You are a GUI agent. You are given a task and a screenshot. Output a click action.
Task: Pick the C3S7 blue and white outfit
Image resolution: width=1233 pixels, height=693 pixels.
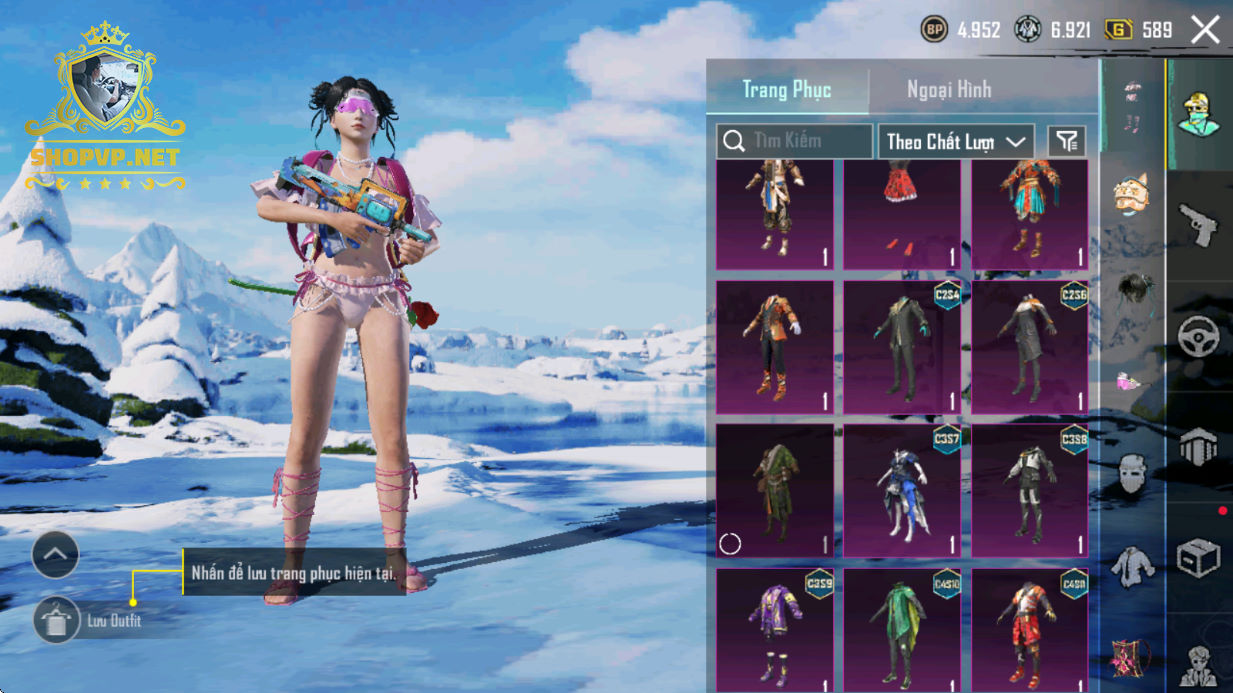902,490
